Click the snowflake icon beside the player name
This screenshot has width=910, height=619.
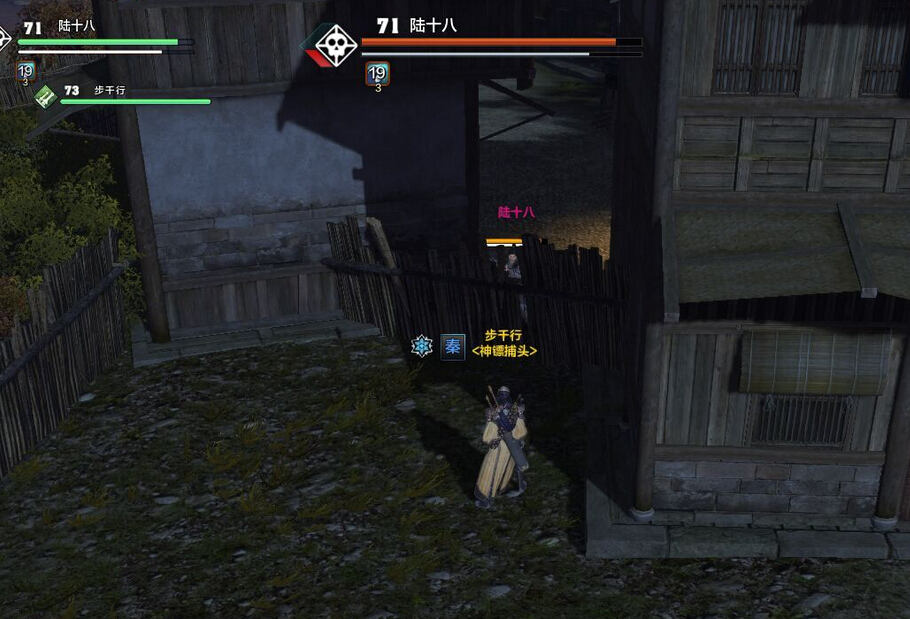click(x=422, y=346)
